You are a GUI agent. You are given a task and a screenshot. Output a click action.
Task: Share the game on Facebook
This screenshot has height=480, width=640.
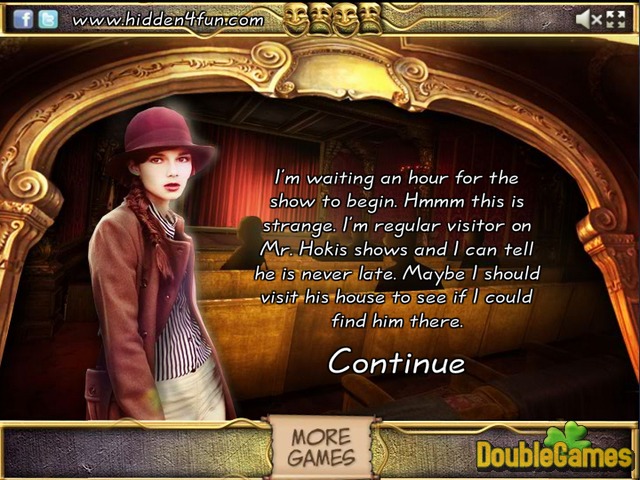[x=23, y=18]
